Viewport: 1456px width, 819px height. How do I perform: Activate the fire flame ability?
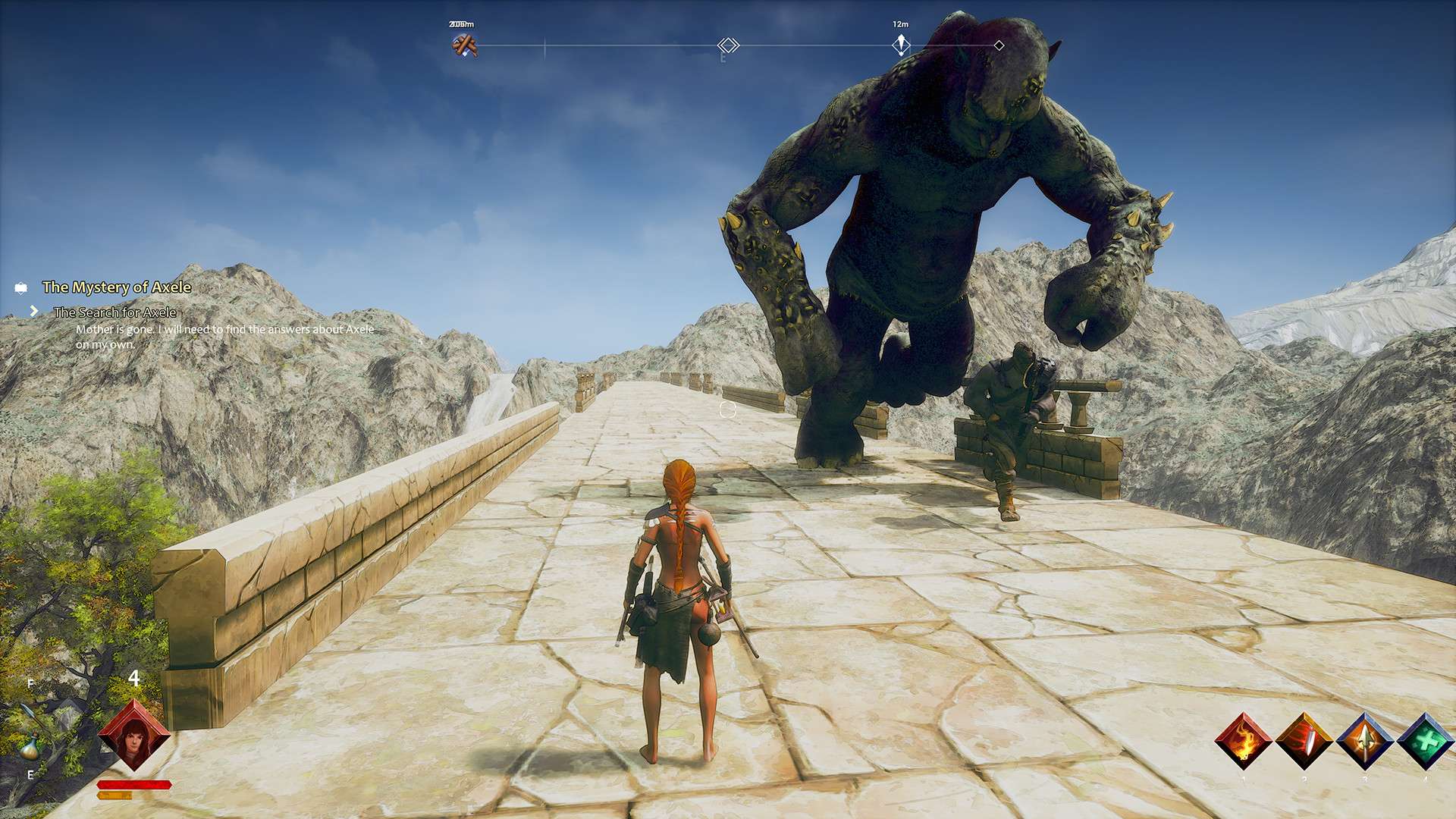(x=1244, y=741)
